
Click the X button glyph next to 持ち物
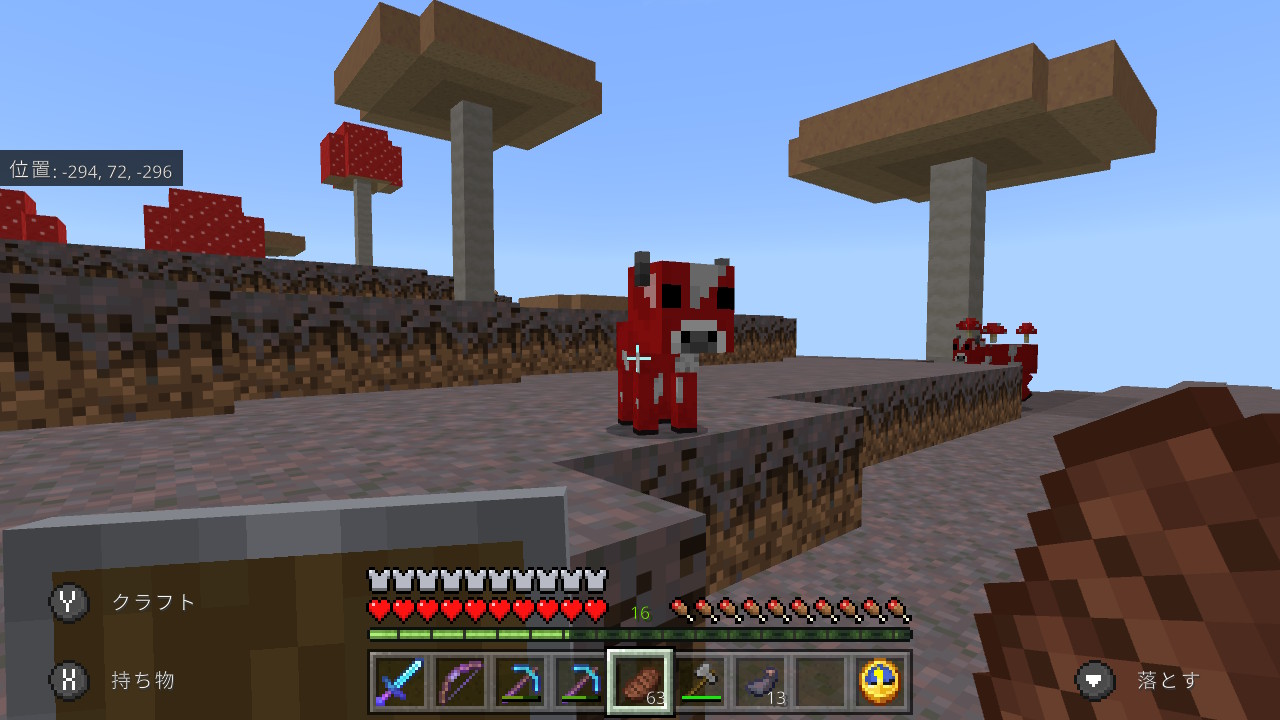coord(69,680)
